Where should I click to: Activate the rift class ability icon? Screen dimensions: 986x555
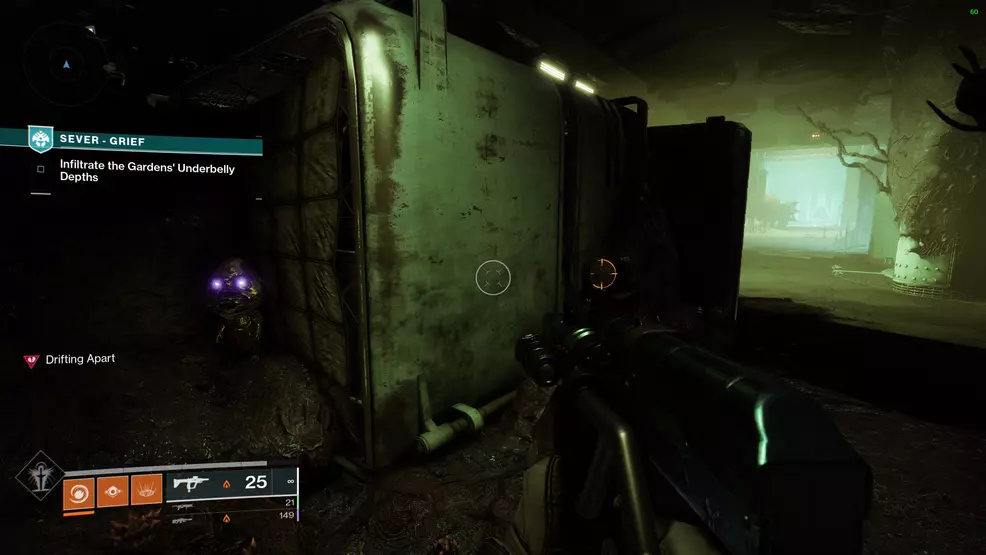[146, 491]
